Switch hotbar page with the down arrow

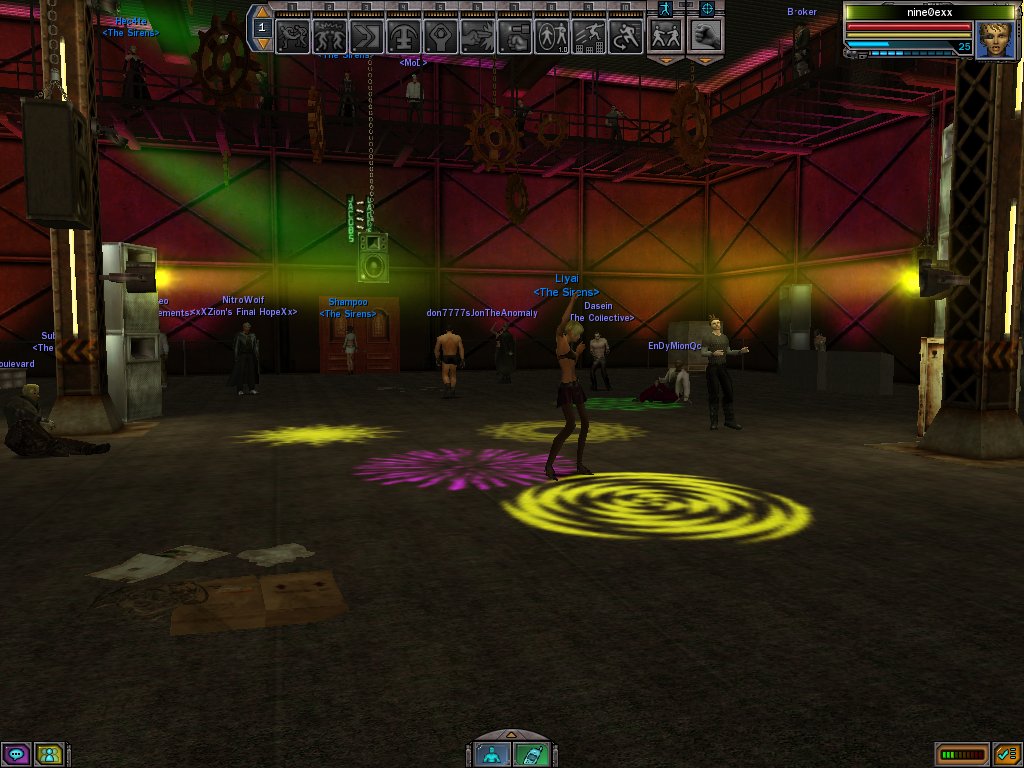coord(262,44)
